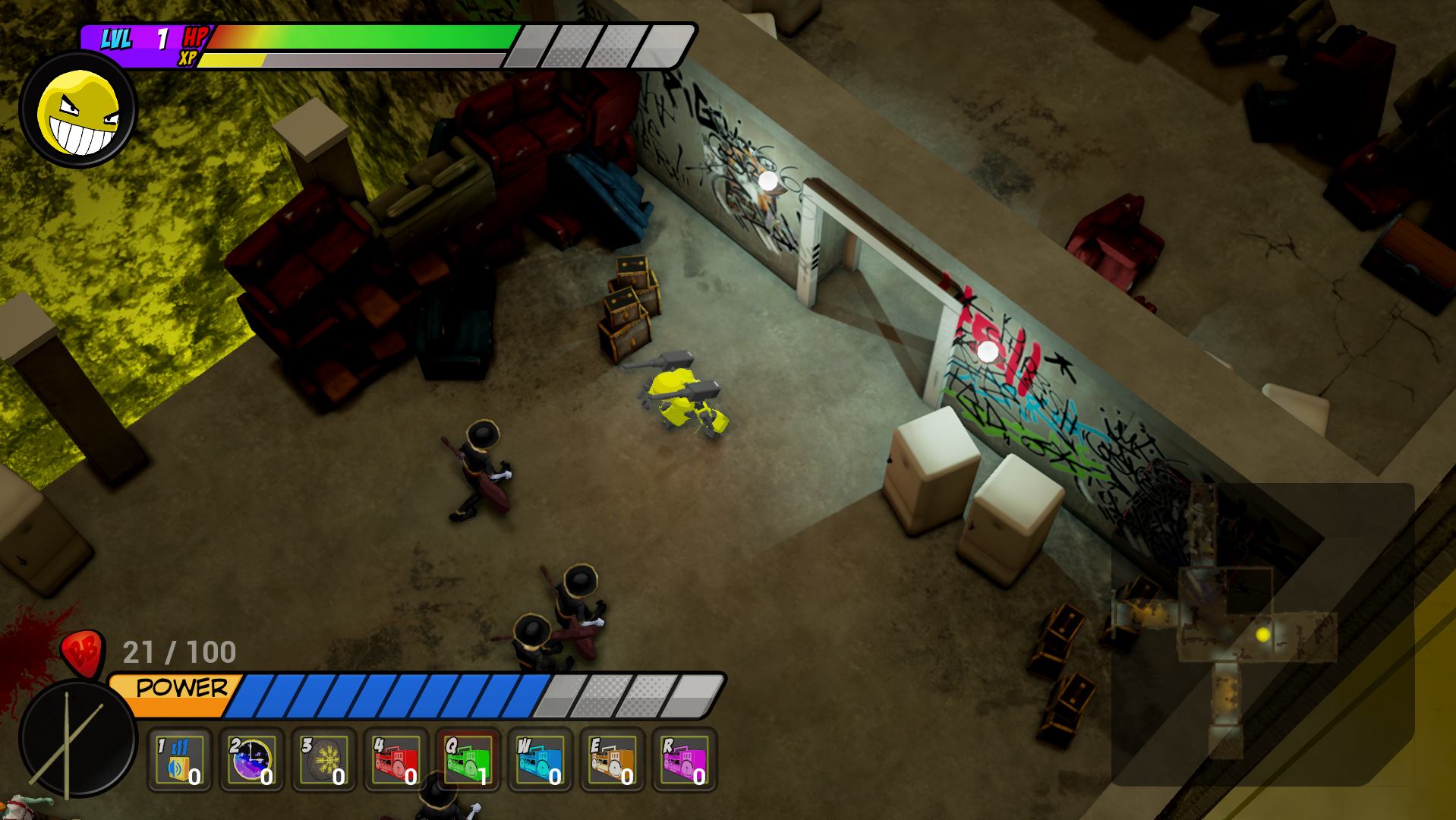This screenshot has height=820, width=1456.
Task: Activate the green boombox ability (Q)
Action: [468, 760]
